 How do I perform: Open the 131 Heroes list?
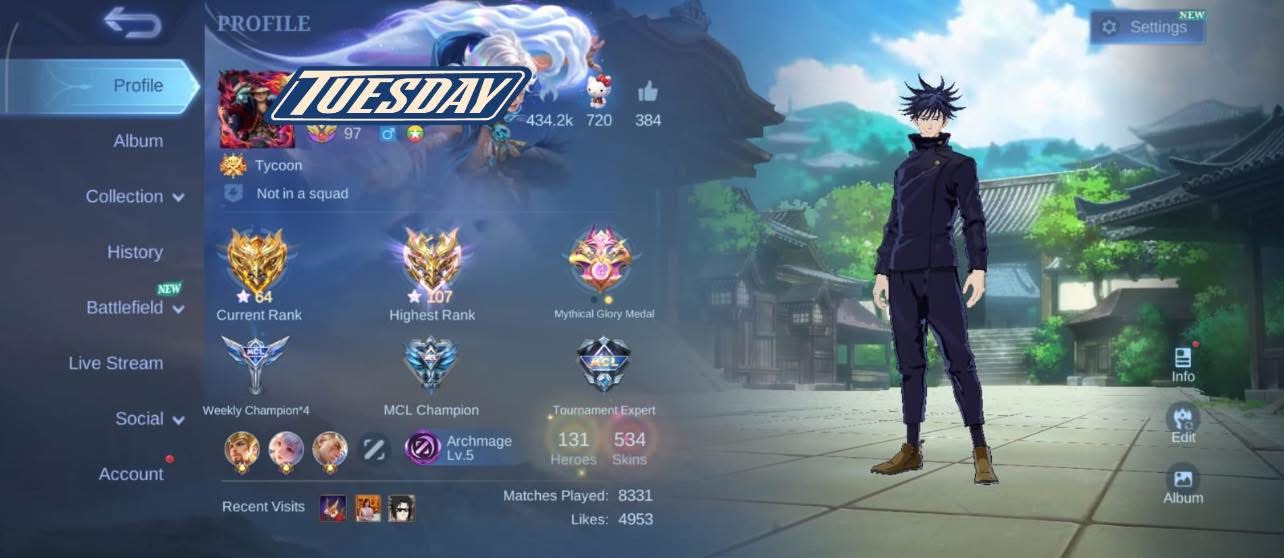coord(573,446)
